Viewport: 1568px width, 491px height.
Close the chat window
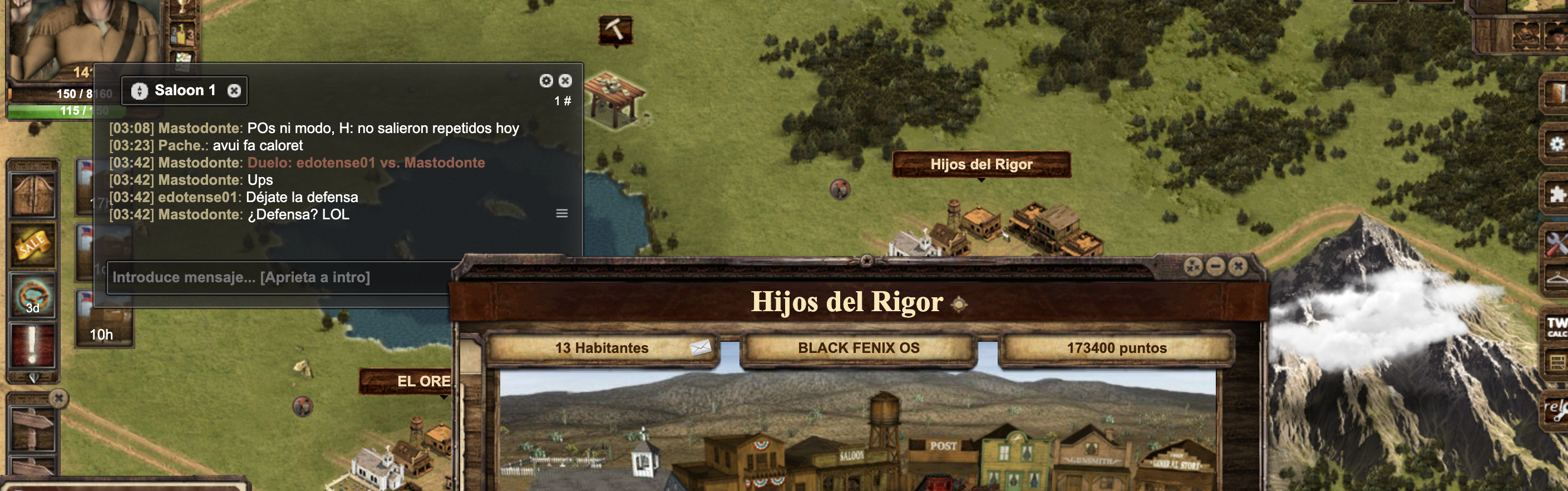(x=565, y=81)
